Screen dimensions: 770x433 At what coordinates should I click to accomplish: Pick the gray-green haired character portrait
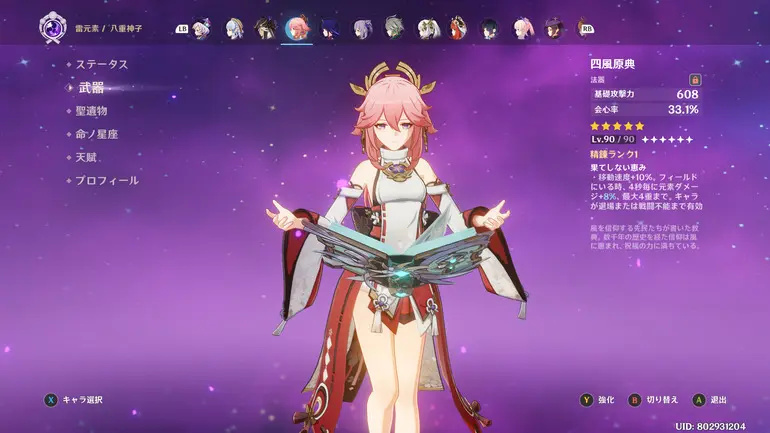click(394, 27)
